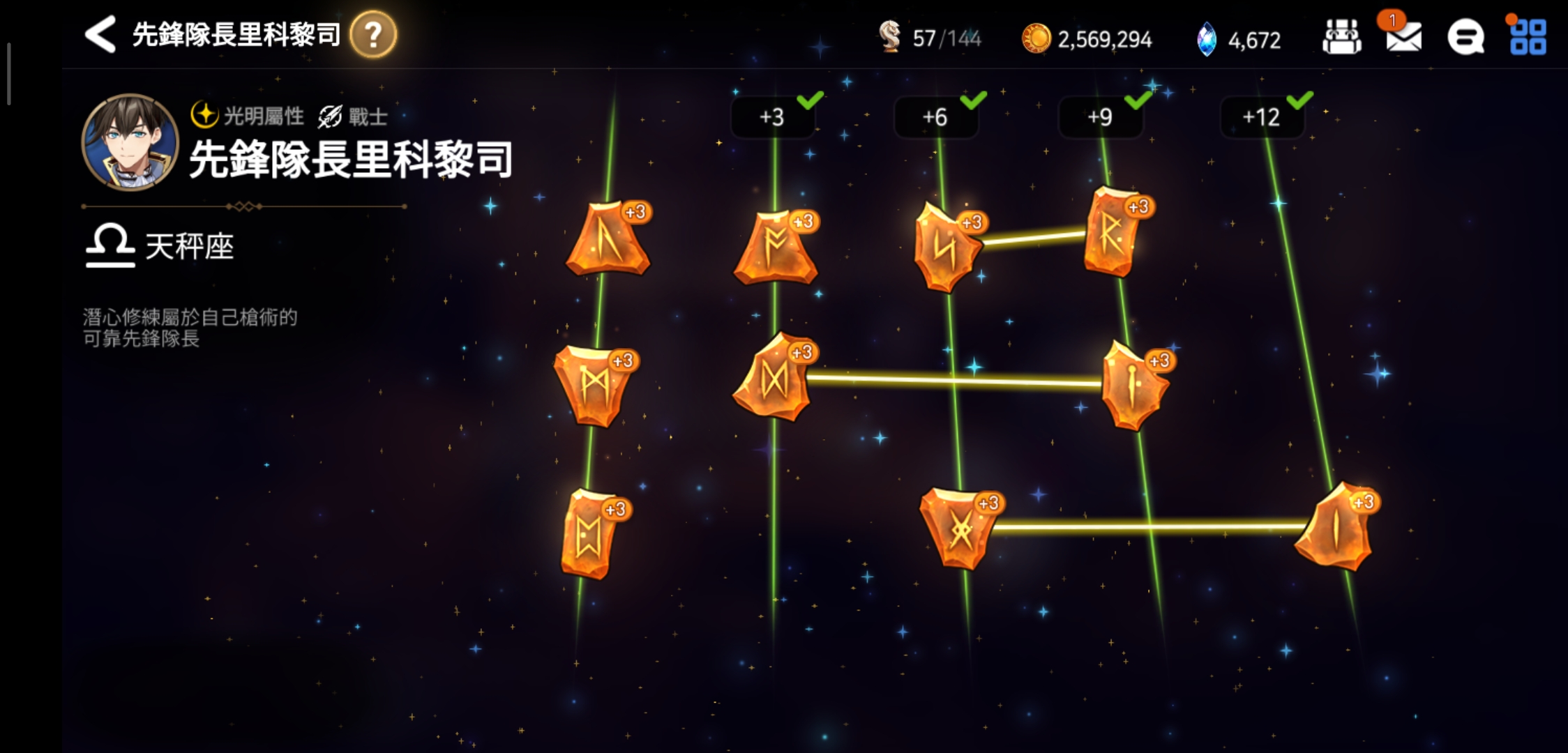1568x753 pixels.
Task: Toggle the green checkmark on +3 milestone
Action: pos(809,100)
